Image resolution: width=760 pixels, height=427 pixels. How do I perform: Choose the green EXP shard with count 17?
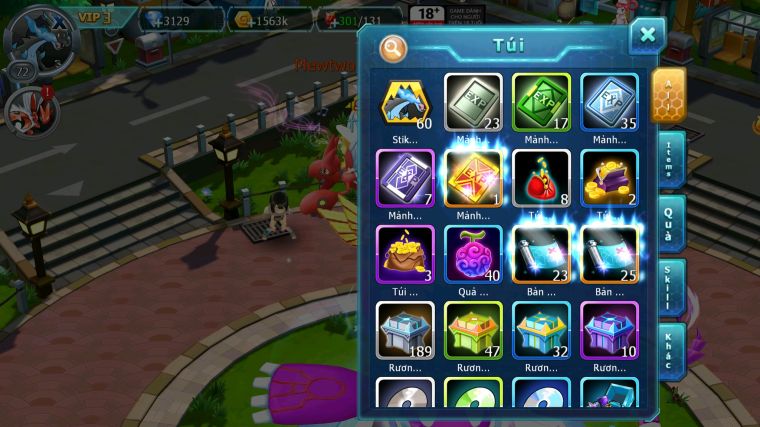click(541, 102)
